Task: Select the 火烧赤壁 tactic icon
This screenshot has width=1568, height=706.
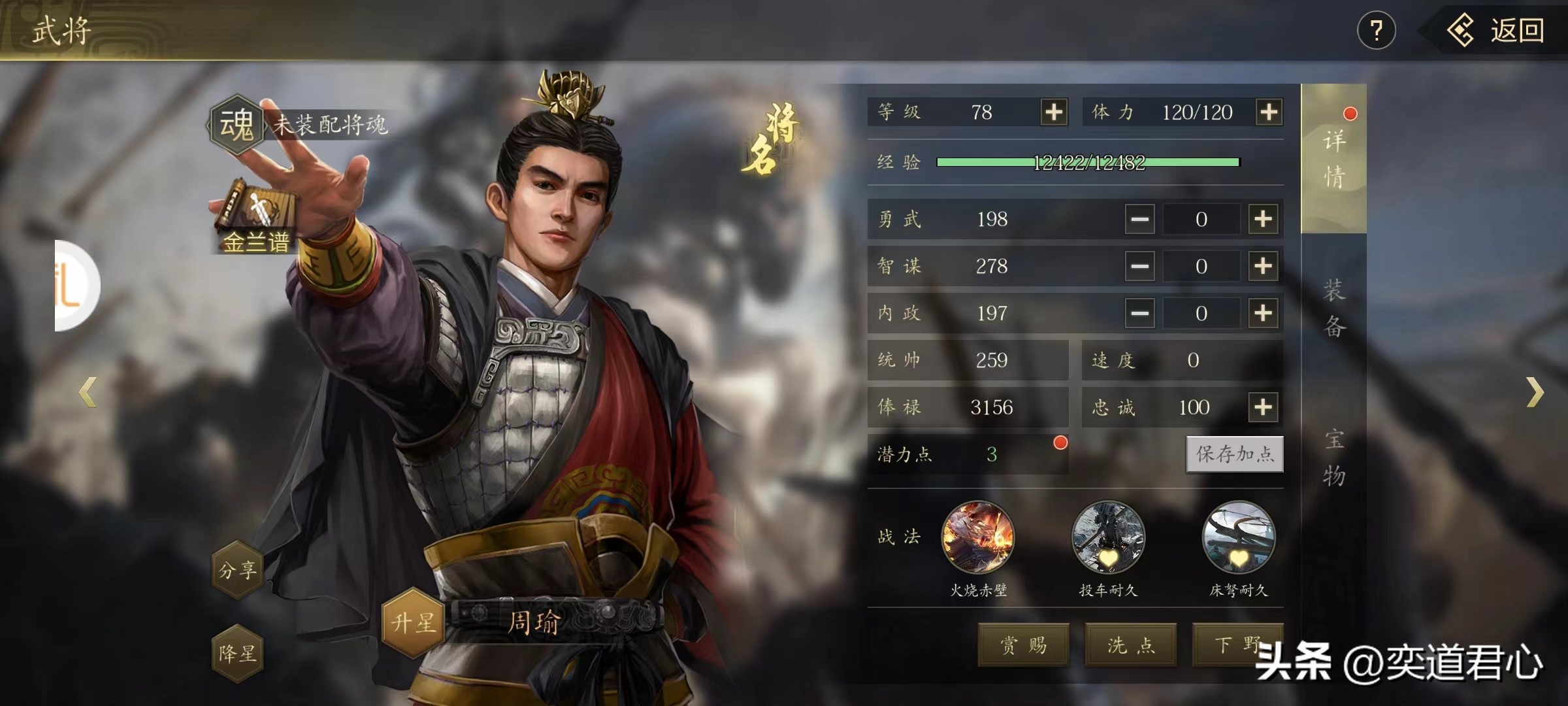Action: coord(977,538)
